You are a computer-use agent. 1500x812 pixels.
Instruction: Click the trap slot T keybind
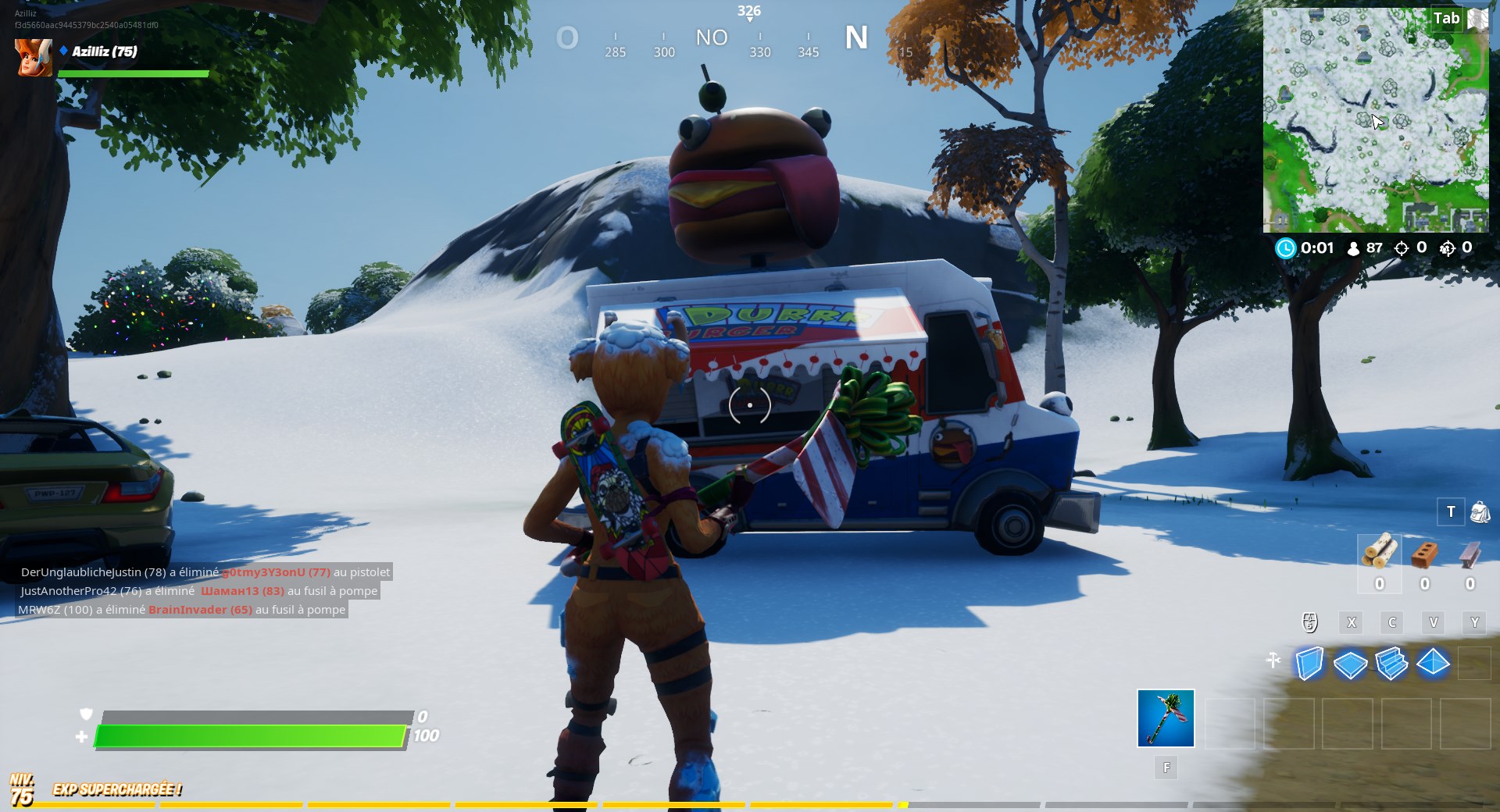1451,513
